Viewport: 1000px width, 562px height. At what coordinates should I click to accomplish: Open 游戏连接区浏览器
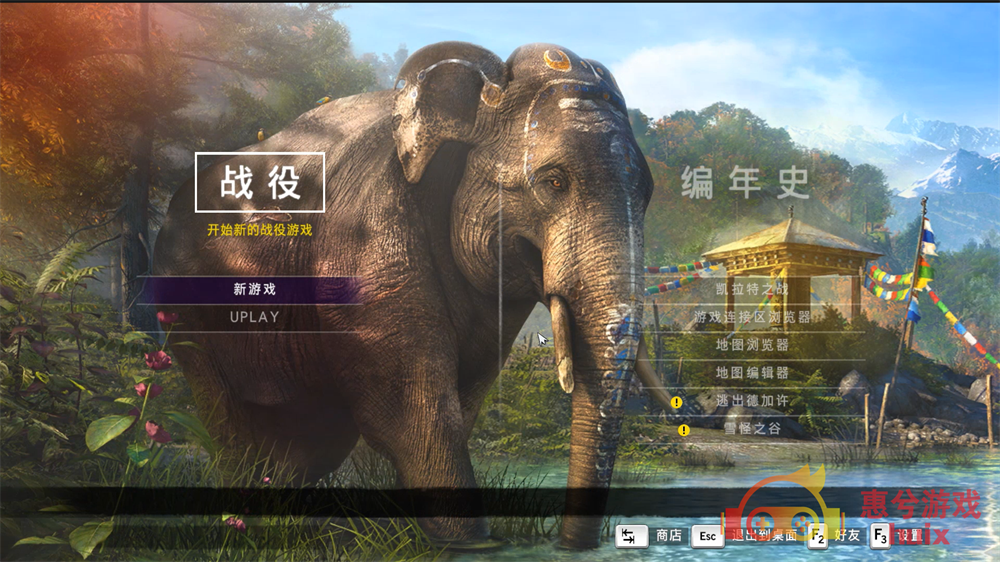pos(752,317)
